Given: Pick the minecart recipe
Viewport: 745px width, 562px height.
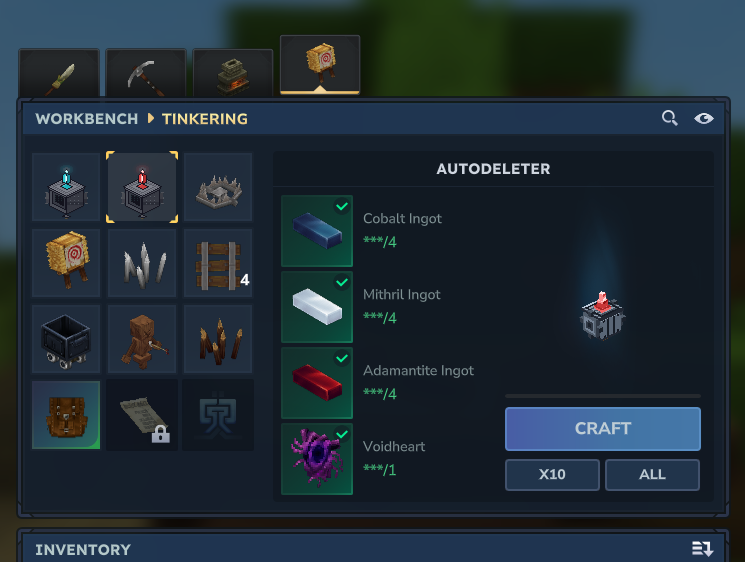Looking at the screenshot, I should (x=65, y=339).
